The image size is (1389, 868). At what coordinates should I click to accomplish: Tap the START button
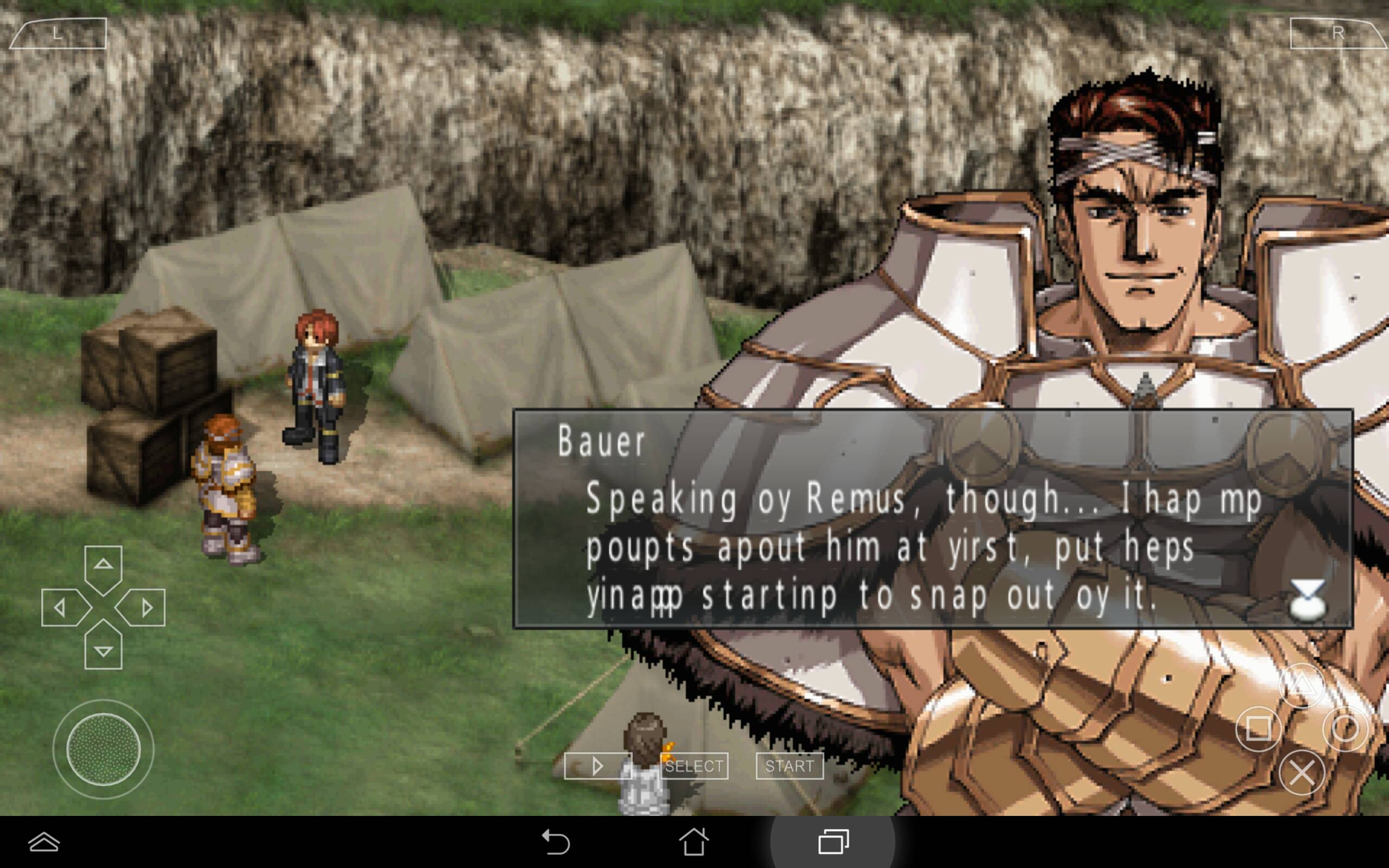789,766
